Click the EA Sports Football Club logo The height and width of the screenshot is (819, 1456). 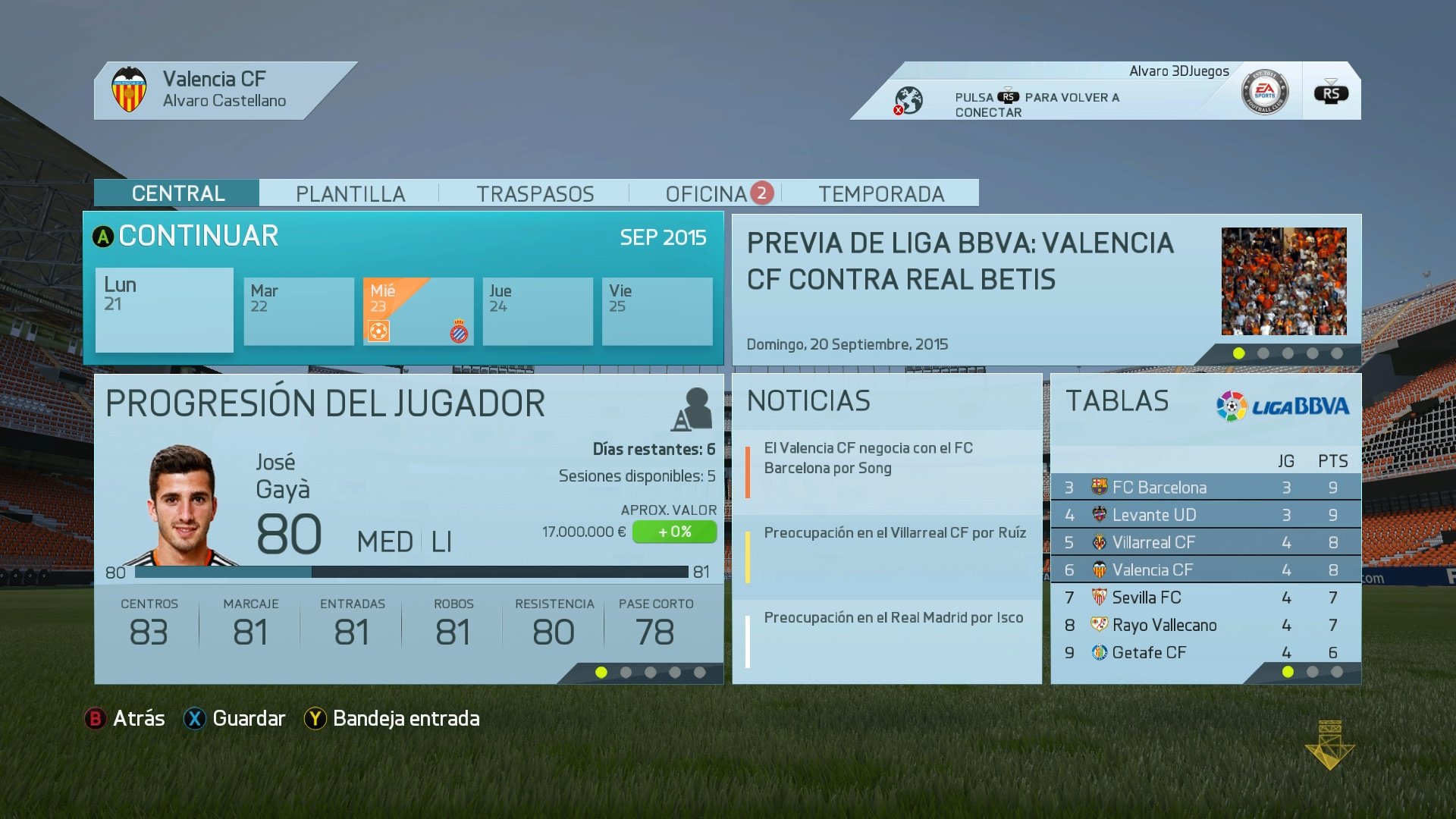(1267, 90)
